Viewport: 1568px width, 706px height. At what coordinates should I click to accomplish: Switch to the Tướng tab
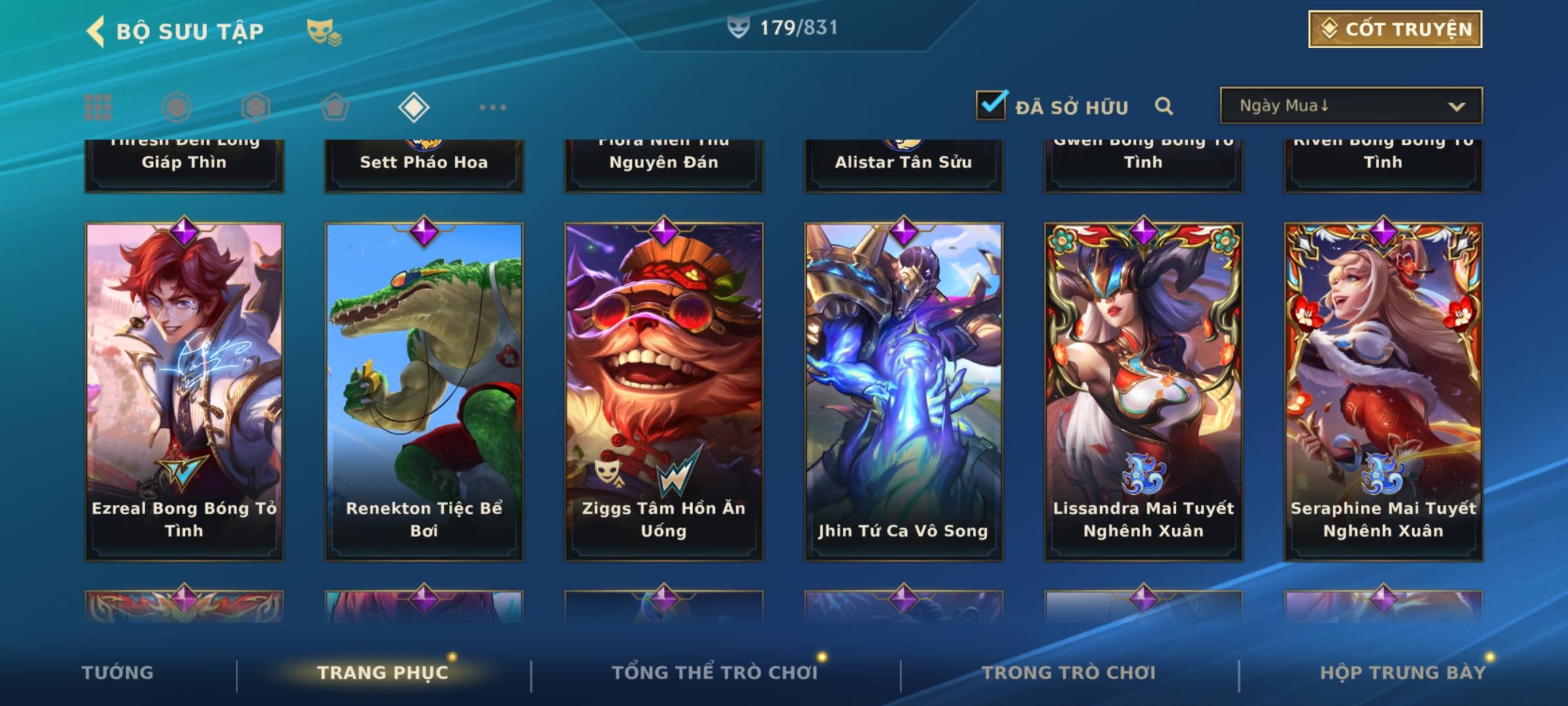[x=118, y=673]
